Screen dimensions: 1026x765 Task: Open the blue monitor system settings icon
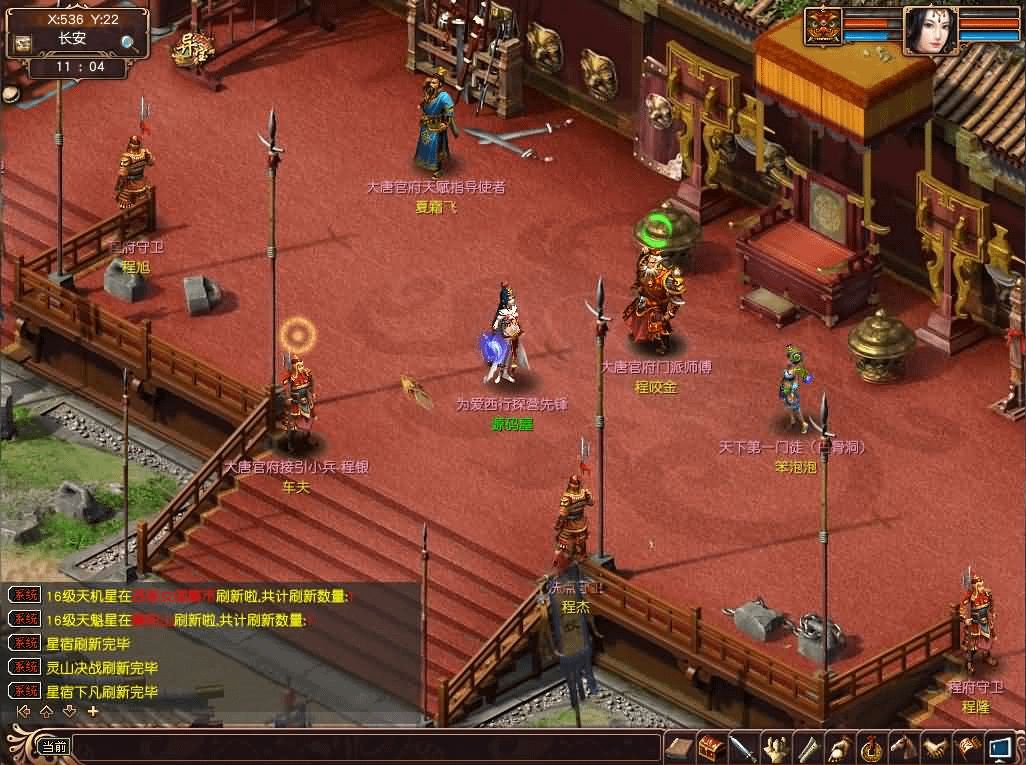point(999,748)
